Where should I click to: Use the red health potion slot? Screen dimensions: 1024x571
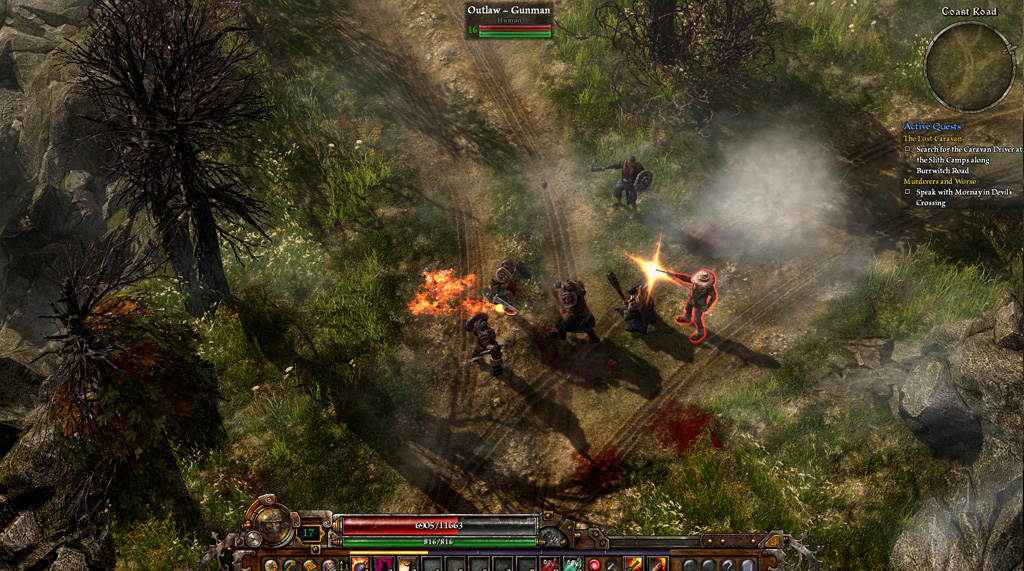pyautogui.click(x=551, y=564)
